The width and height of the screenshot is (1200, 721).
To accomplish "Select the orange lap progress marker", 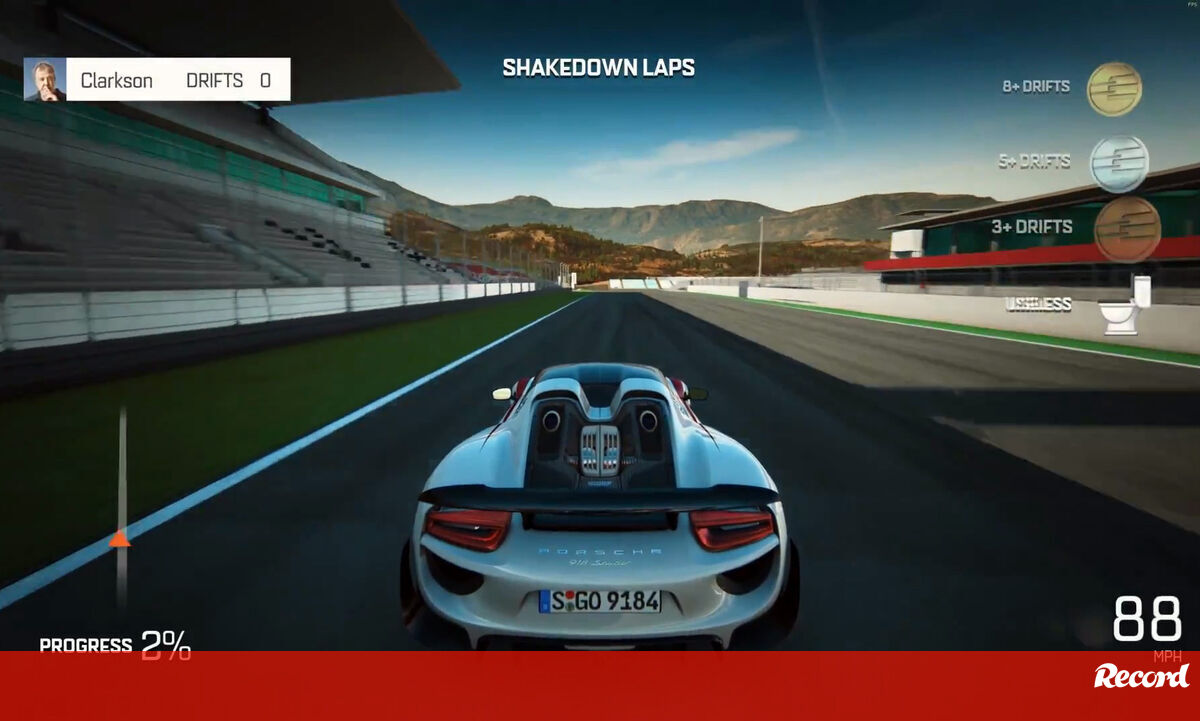I will coord(120,540).
